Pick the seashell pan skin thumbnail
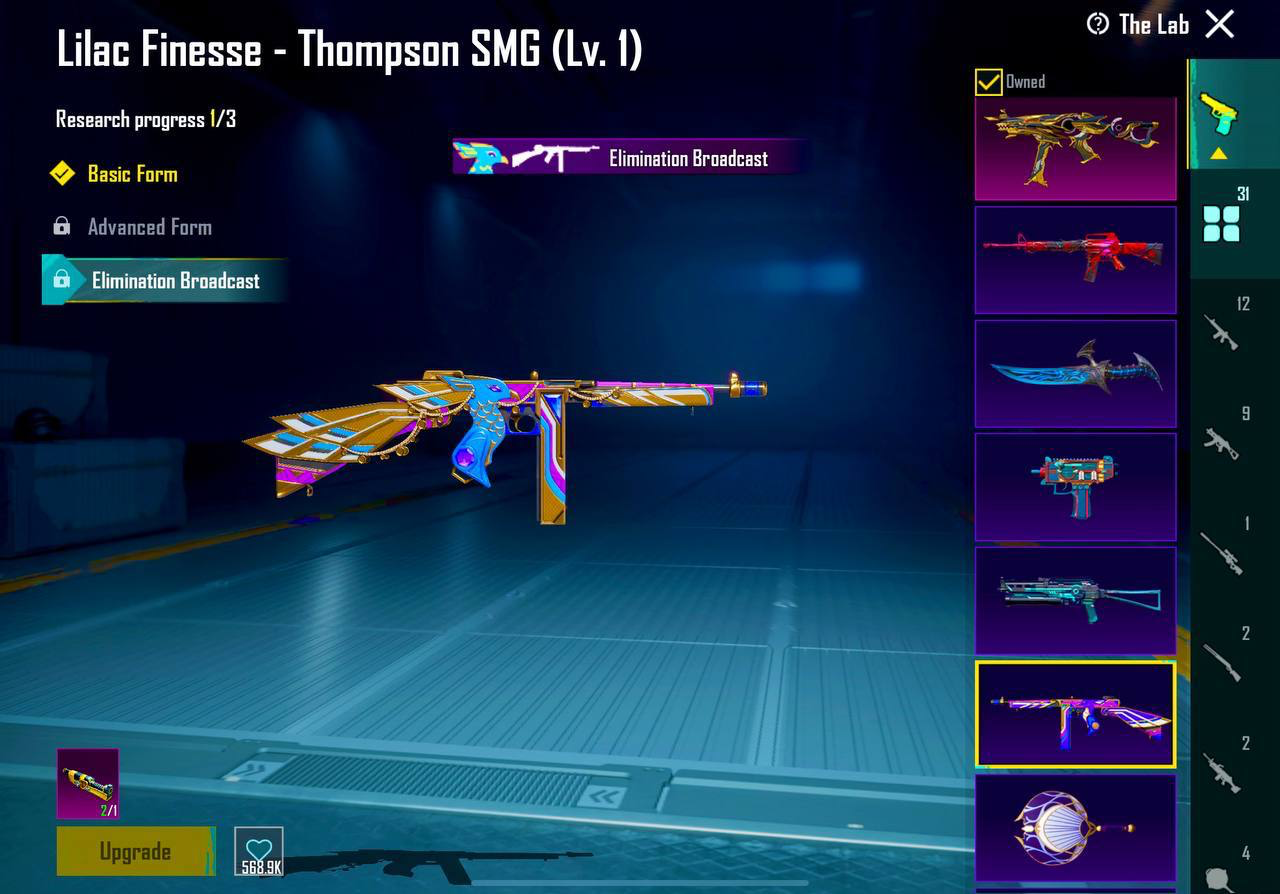Image resolution: width=1280 pixels, height=894 pixels. (1075, 828)
